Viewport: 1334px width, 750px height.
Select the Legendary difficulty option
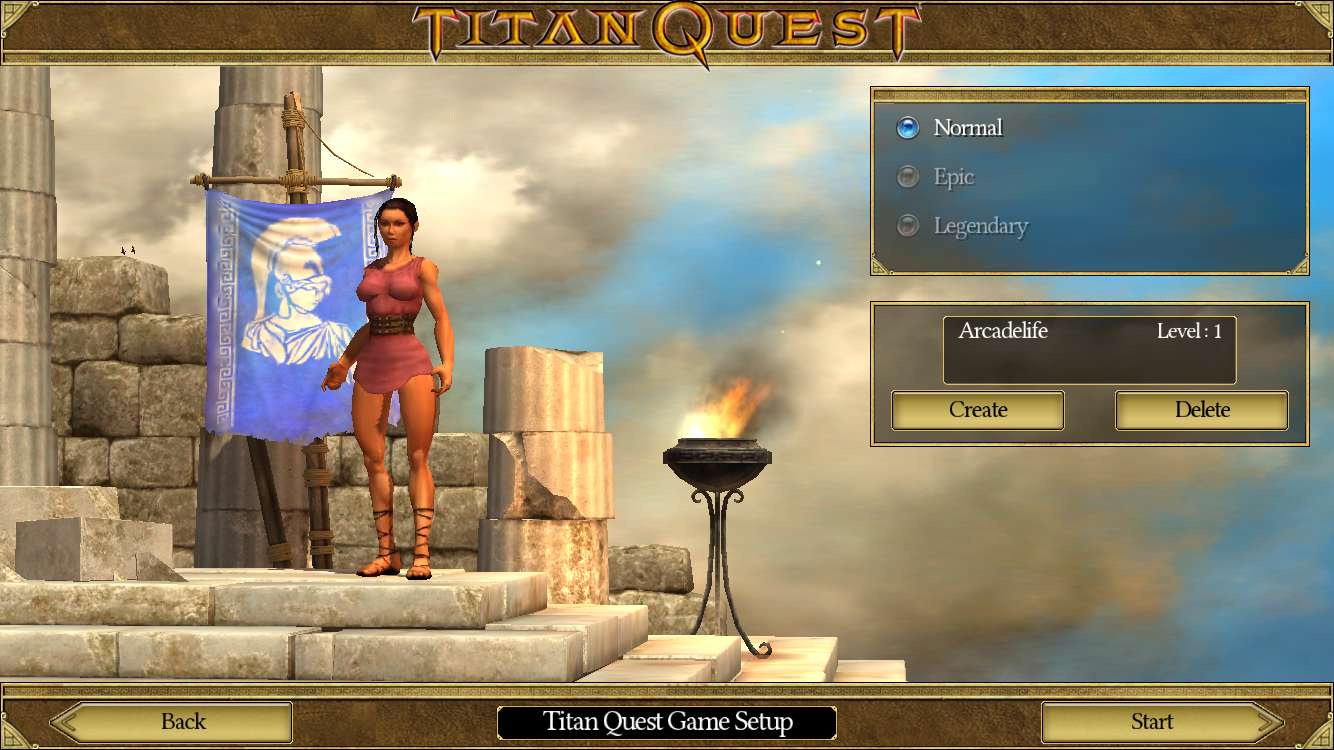click(982, 226)
